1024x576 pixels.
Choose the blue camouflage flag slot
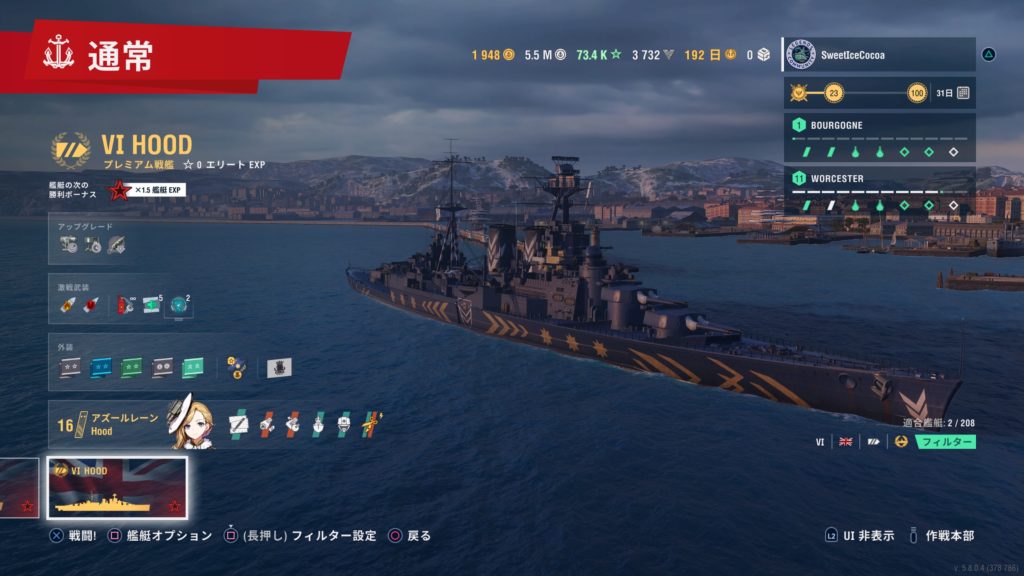pyautogui.click(x=101, y=368)
